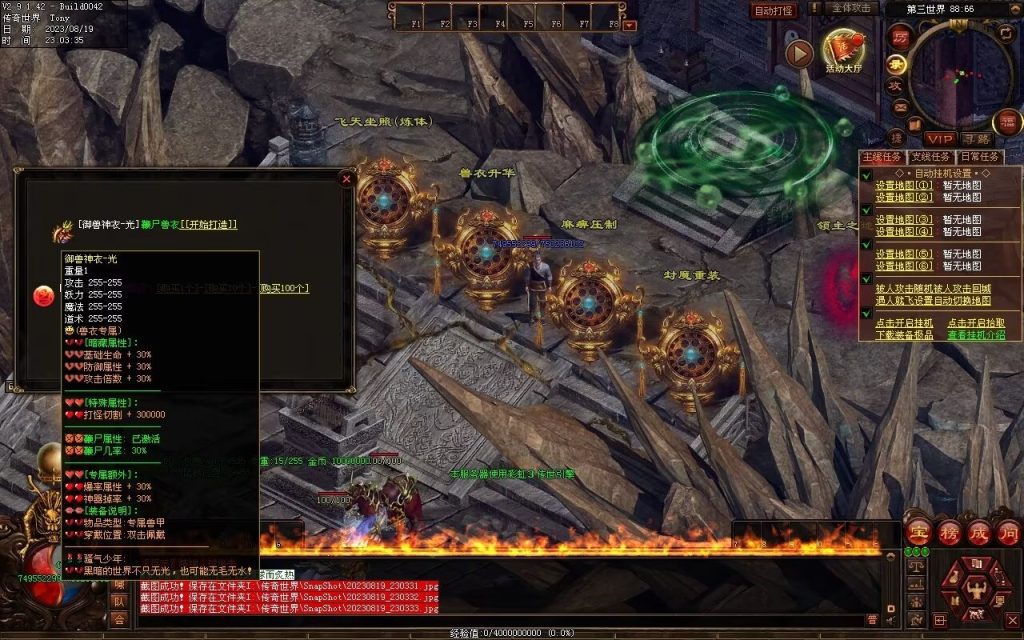The image size is (1024, 640).
Task: Click the 点击开启拾取 auto-pickup link
Action: point(976,323)
